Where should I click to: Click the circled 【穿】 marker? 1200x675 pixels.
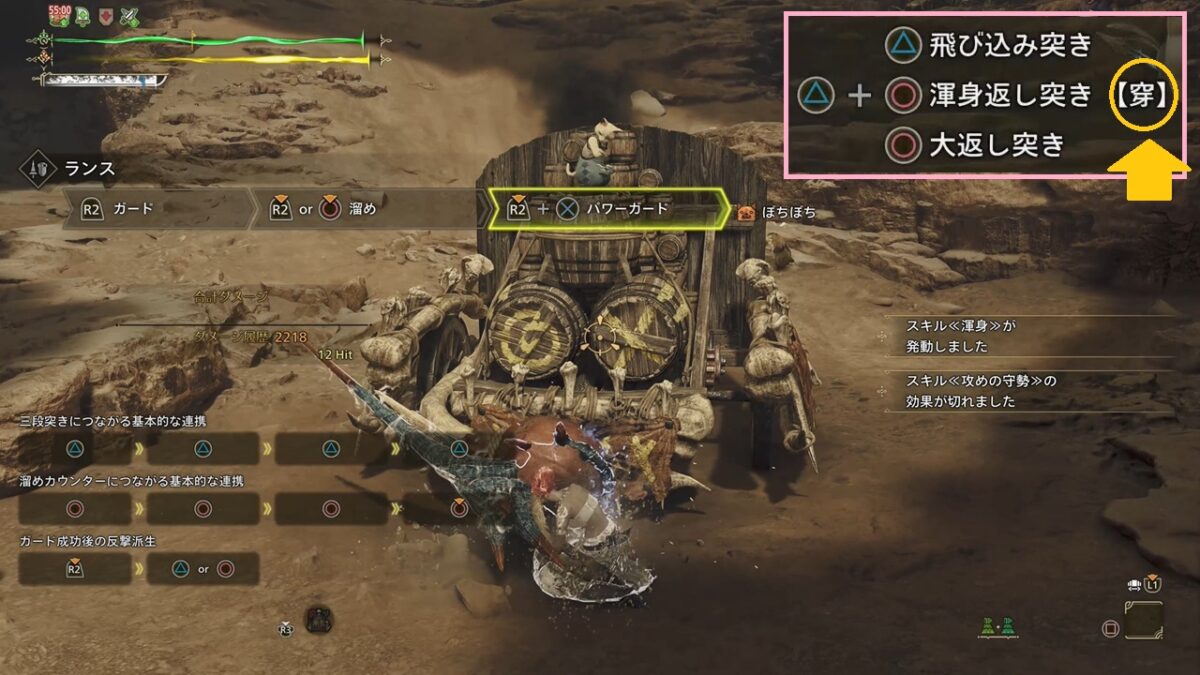pyautogui.click(x=1145, y=98)
